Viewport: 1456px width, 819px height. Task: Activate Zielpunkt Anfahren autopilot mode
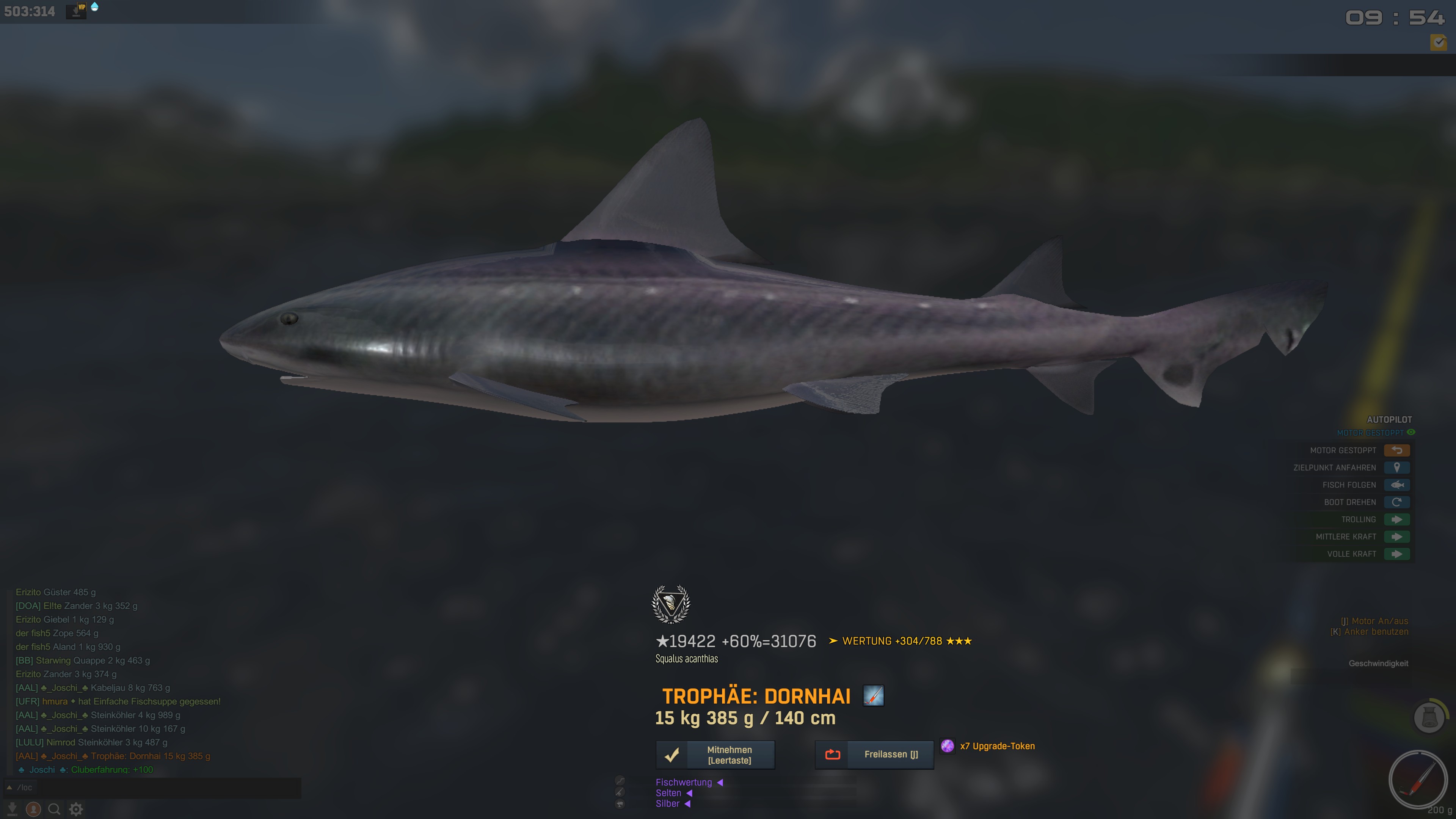point(1396,468)
